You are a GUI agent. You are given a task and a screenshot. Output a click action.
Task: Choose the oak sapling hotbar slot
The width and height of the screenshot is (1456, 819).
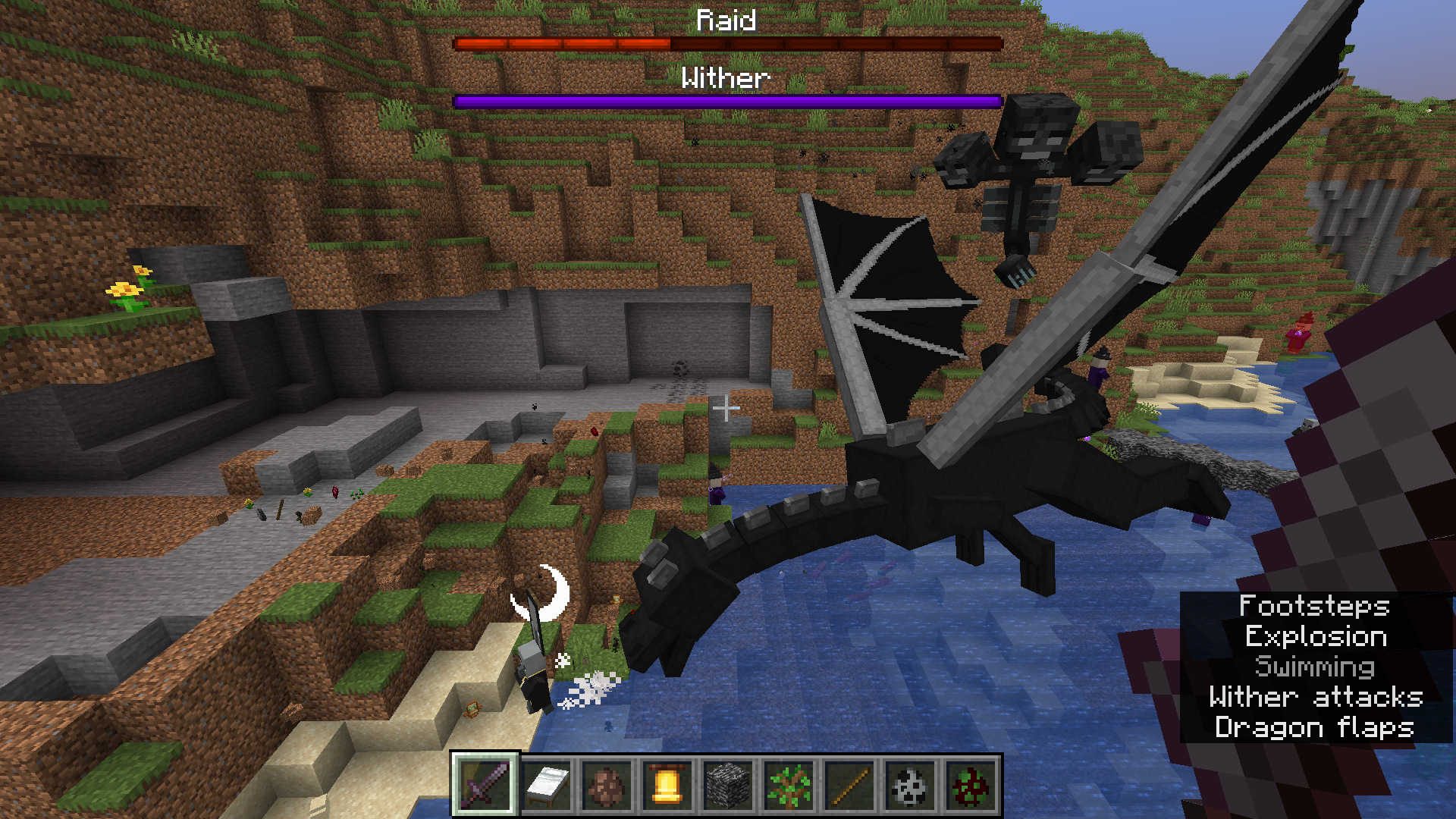tap(789, 785)
